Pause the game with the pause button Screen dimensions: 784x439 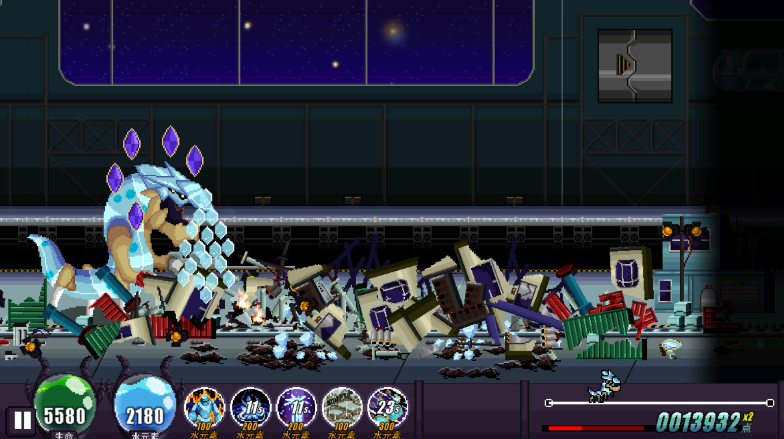tap(18, 419)
